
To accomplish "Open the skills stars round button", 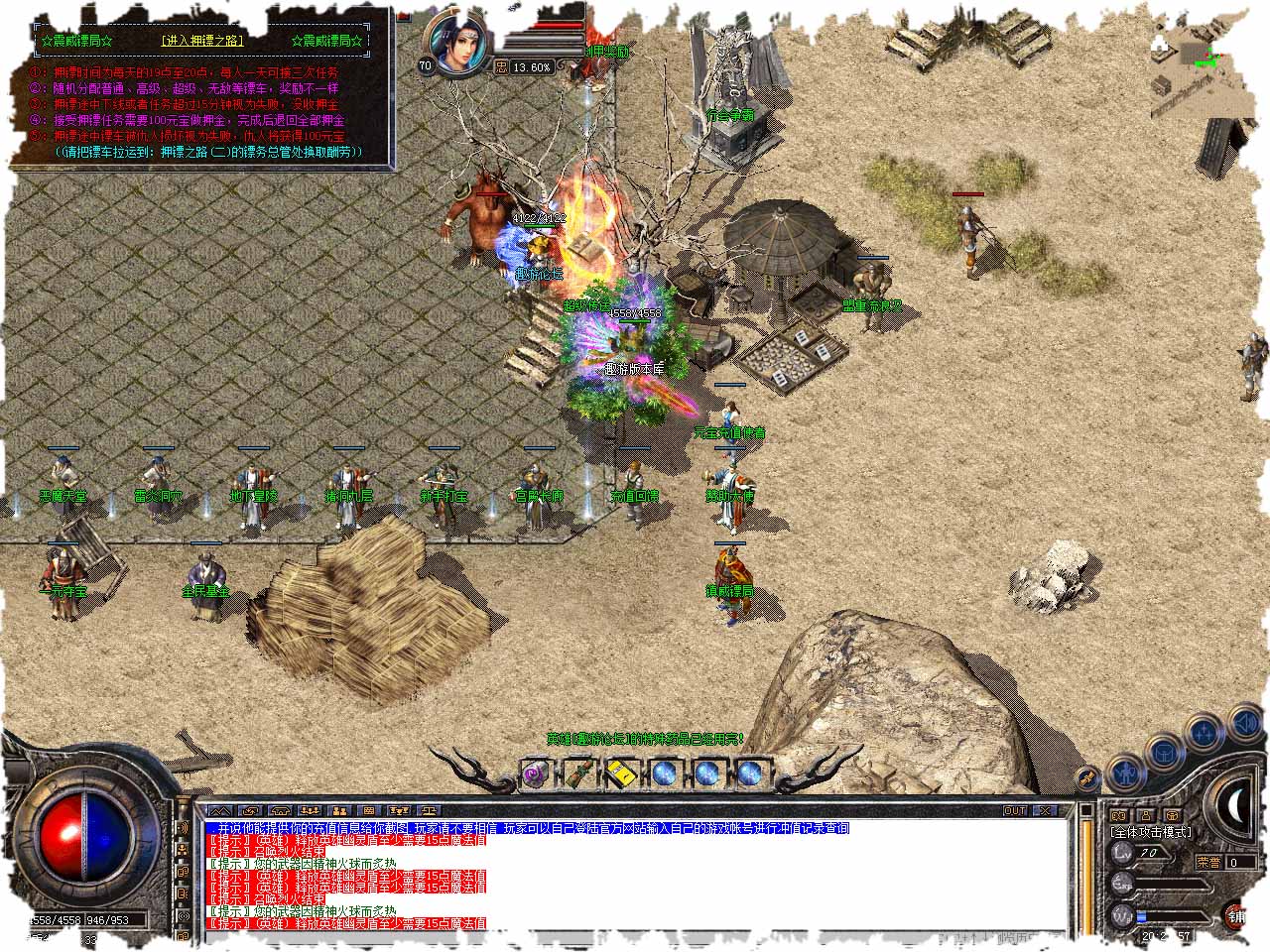I will (x=1205, y=734).
